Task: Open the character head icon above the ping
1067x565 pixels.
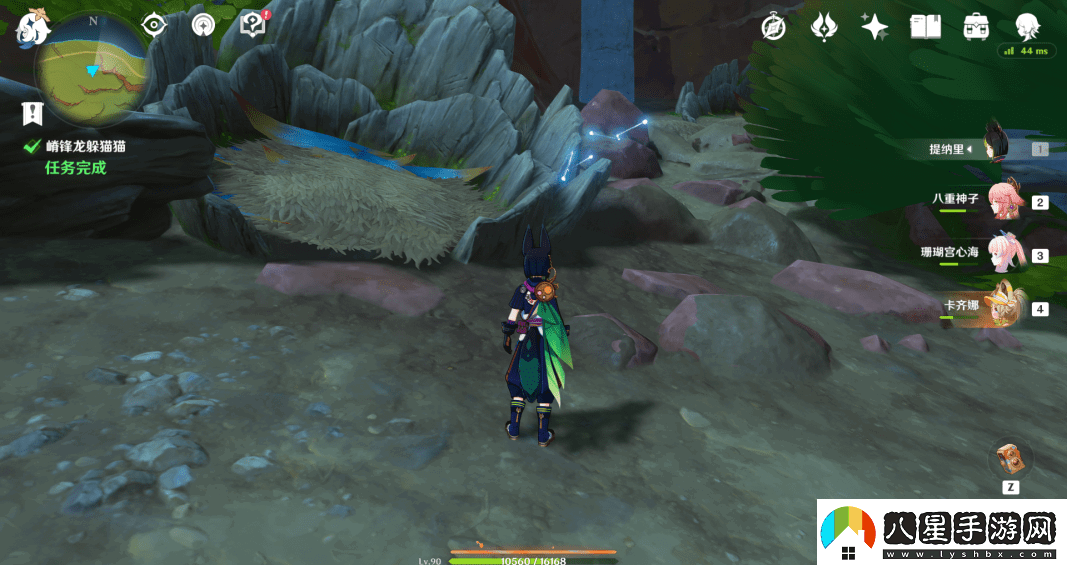Action: (x=1027, y=25)
